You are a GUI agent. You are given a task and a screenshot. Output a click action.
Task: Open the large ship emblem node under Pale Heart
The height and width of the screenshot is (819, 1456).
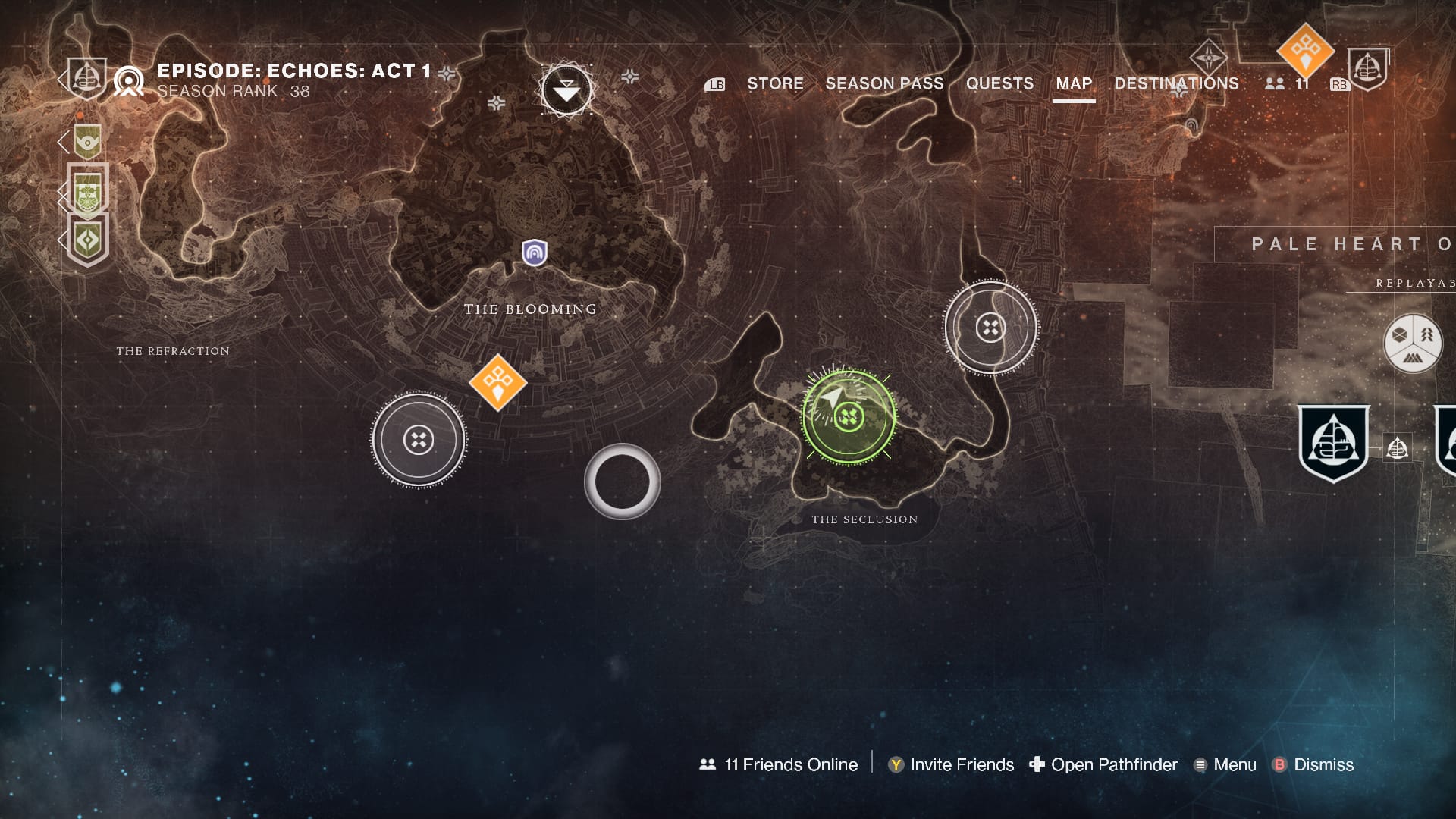1333,444
